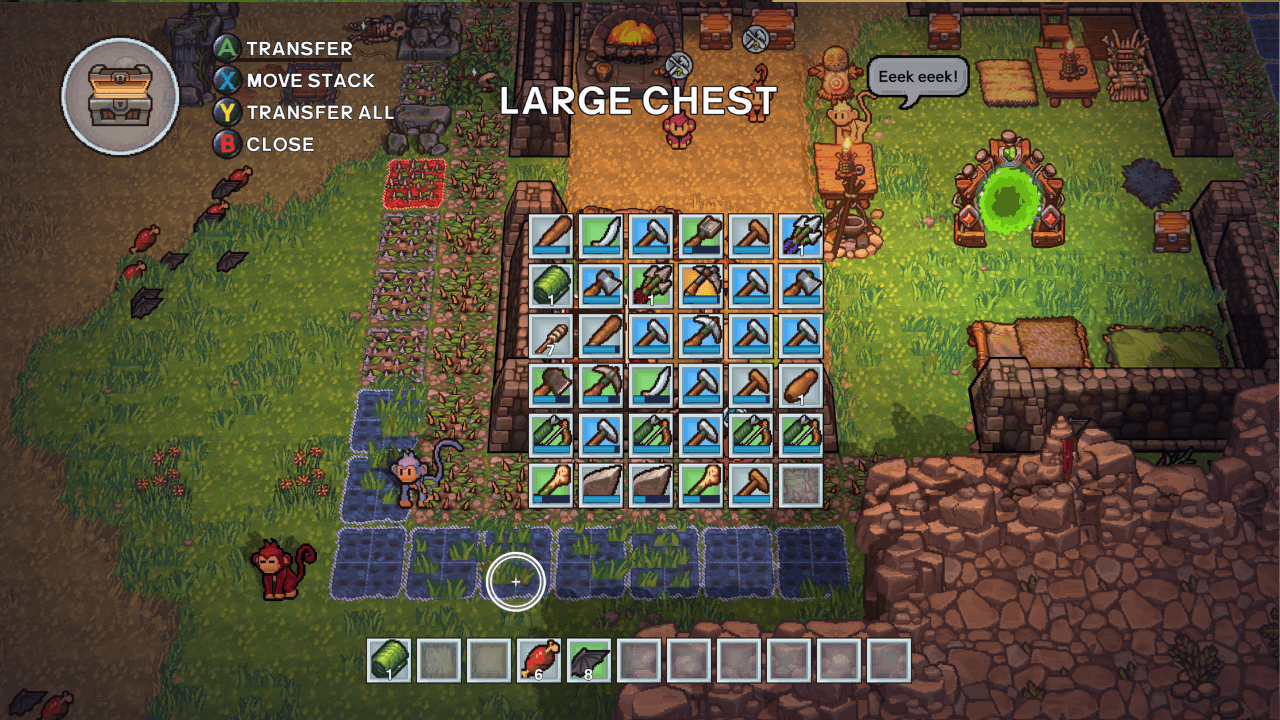1280x720 pixels.
Task: Select the cooked meat stack in the hotbar
Action: click(539, 660)
